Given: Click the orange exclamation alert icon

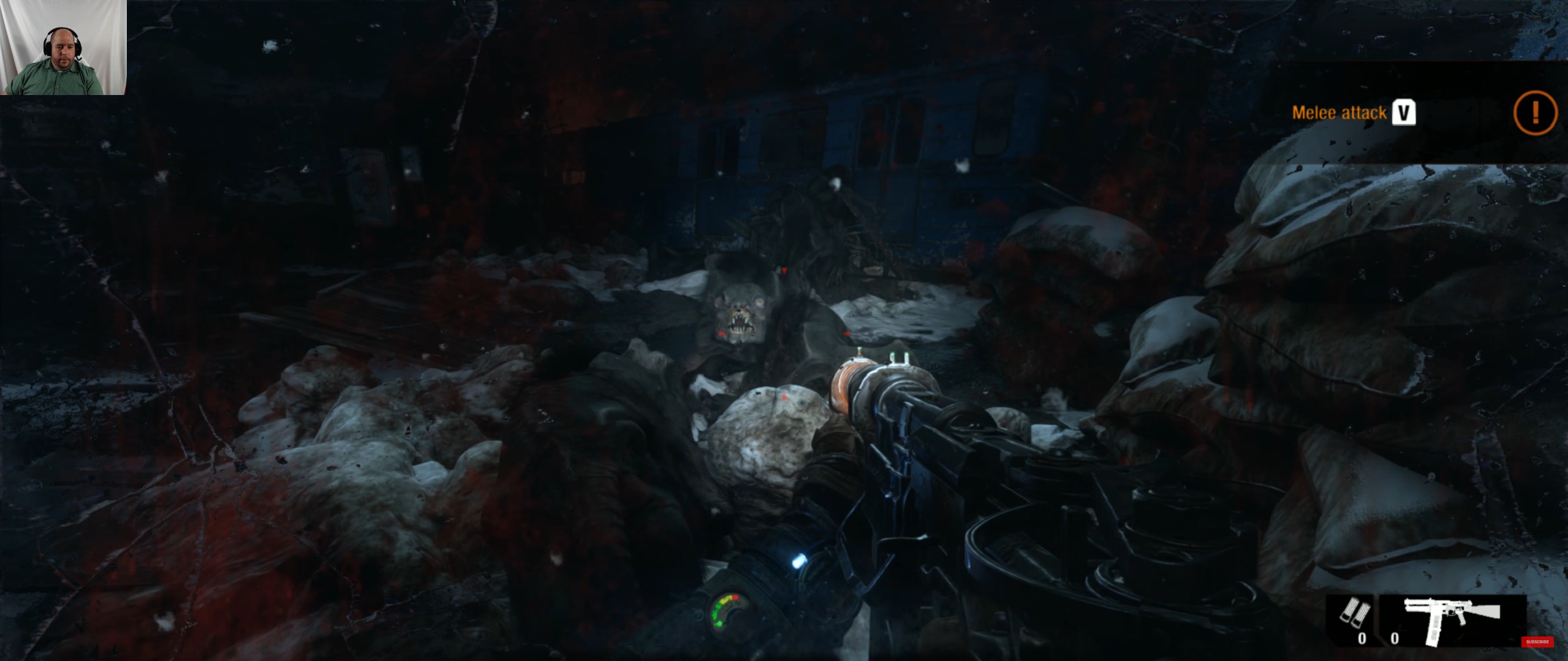Looking at the screenshot, I should (1534, 113).
